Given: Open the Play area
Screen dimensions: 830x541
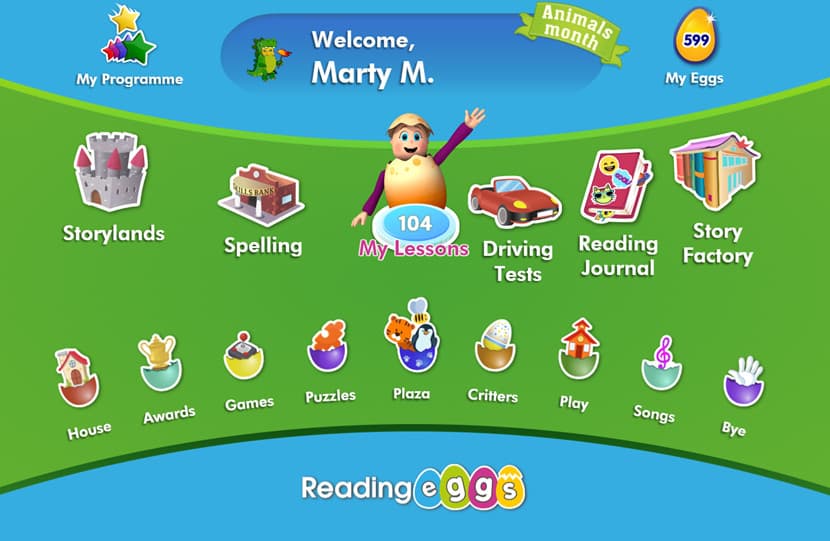Looking at the screenshot, I should (x=578, y=350).
